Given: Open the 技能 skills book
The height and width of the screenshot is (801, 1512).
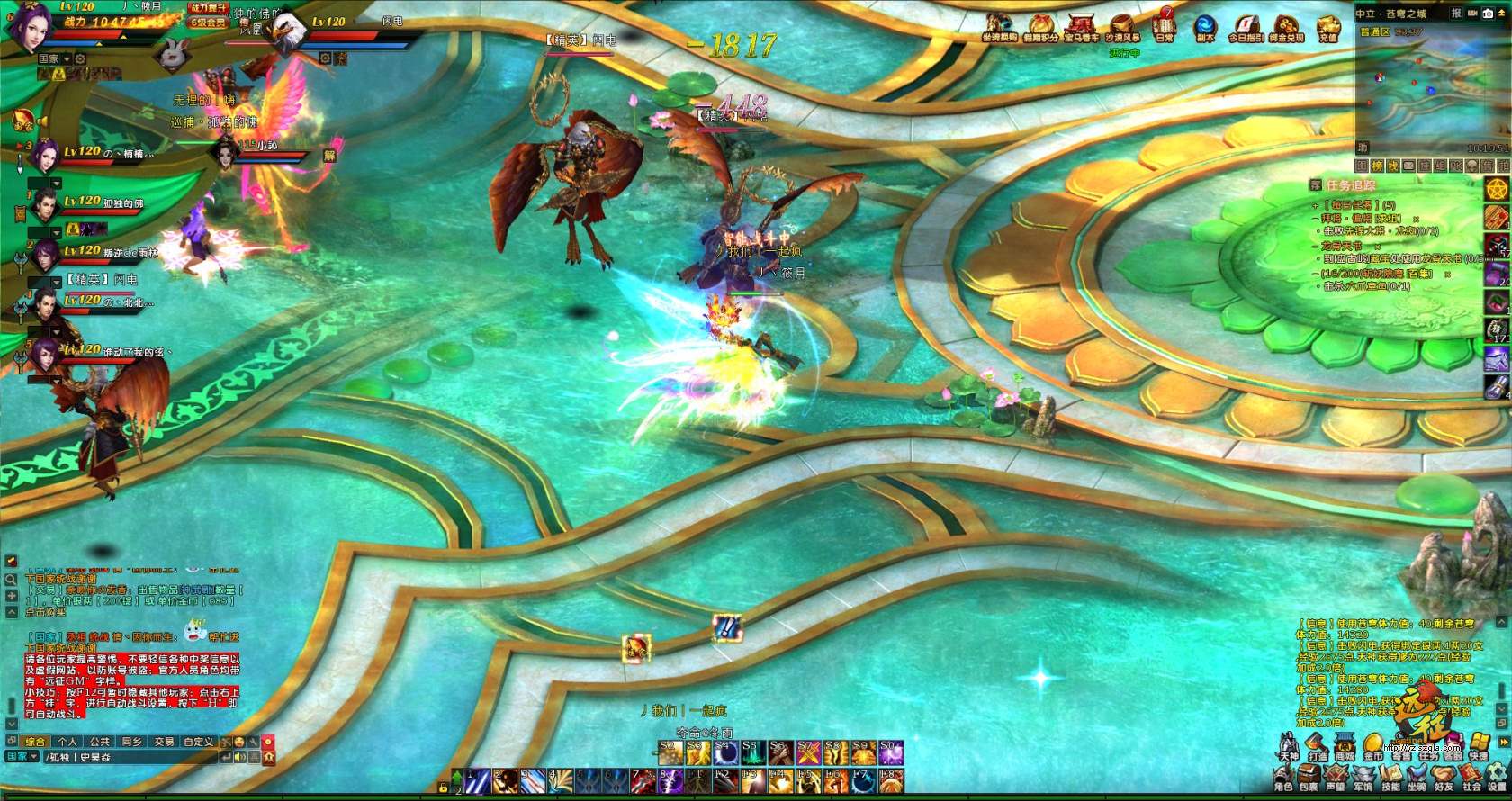Looking at the screenshot, I should pos(1390,778).
